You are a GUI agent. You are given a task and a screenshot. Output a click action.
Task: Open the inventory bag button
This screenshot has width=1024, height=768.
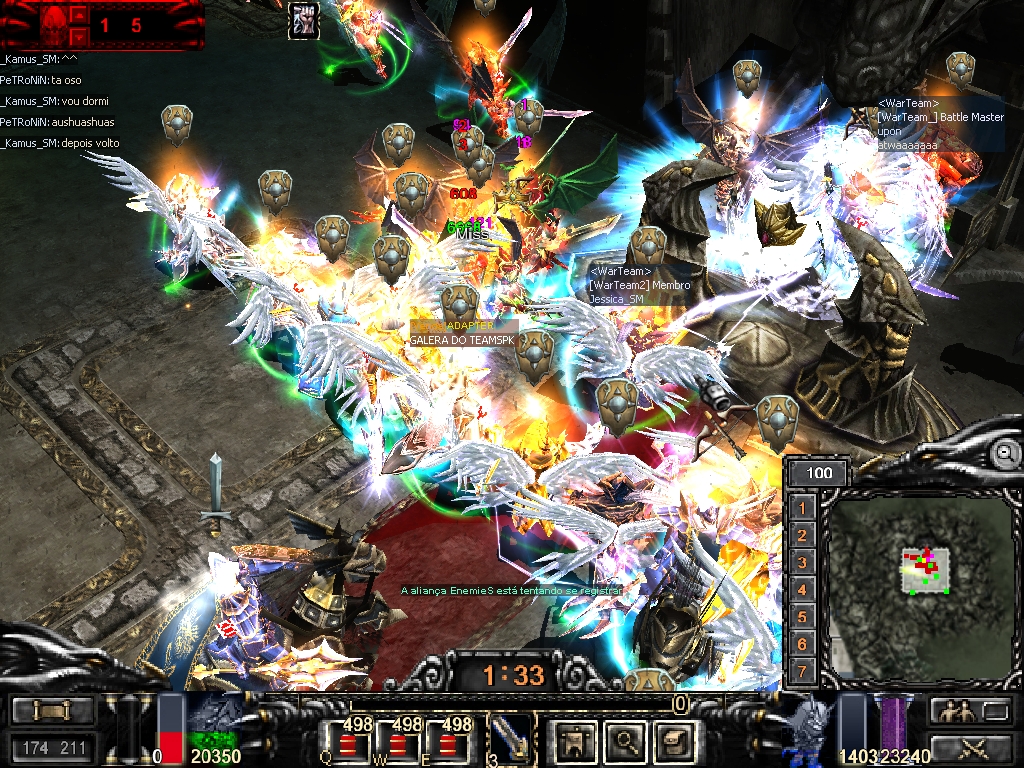pos(673,740)
